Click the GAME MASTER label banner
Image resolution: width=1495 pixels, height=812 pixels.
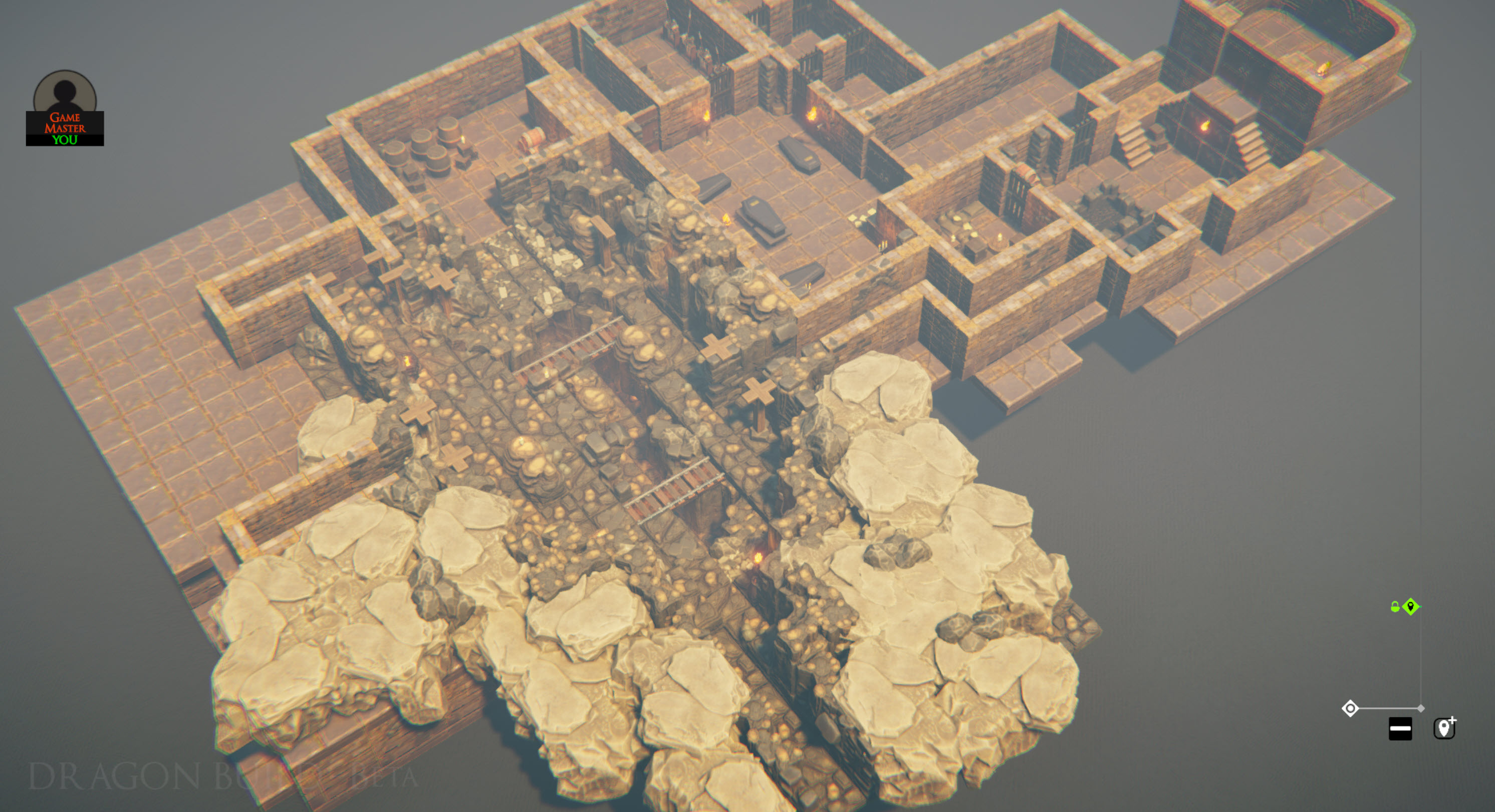[66, 123]
